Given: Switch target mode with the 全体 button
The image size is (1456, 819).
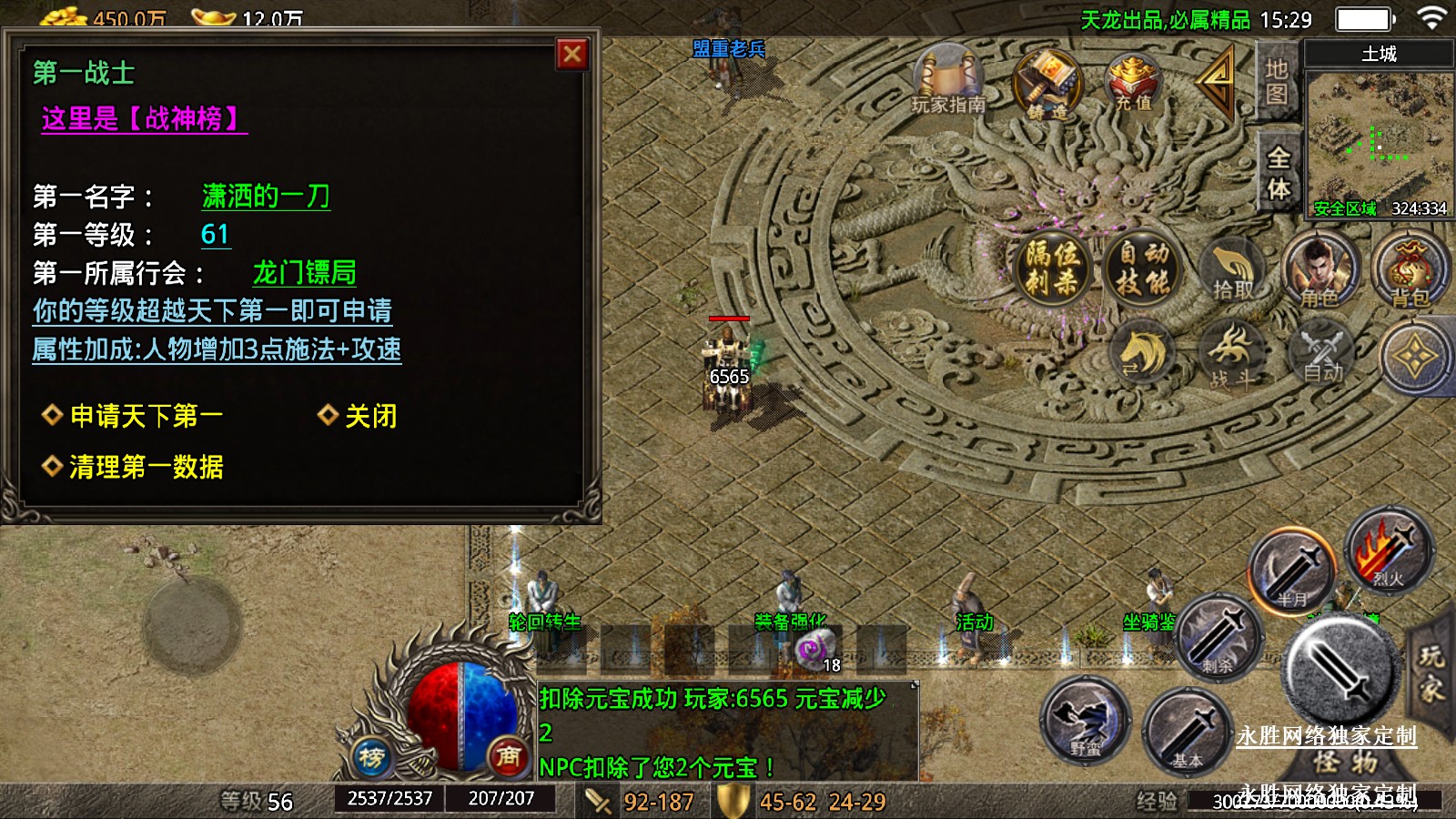Looking at the screenshot, I should click(1279, 173).
